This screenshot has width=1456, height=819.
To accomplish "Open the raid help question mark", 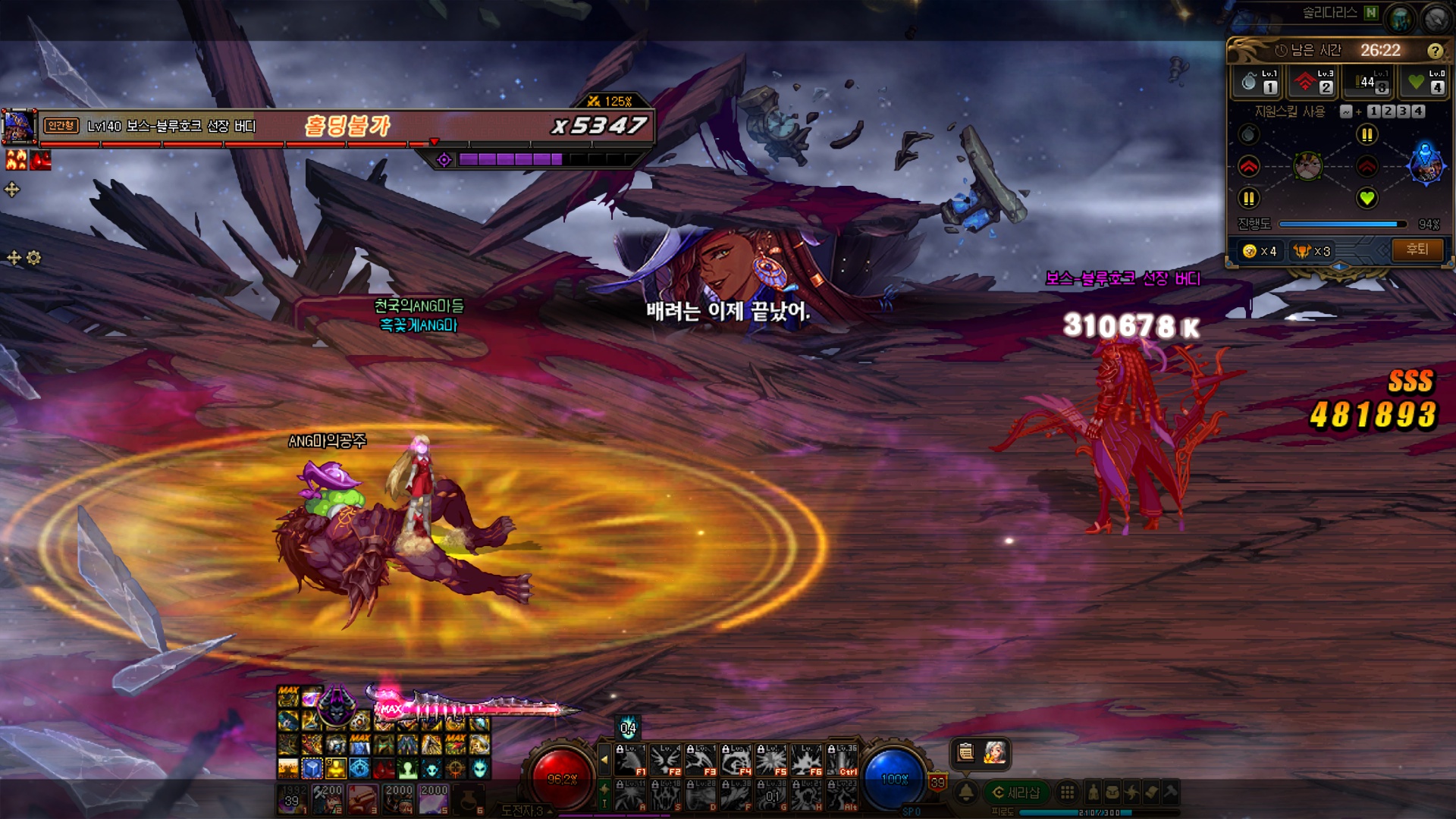I will 1434,51.
